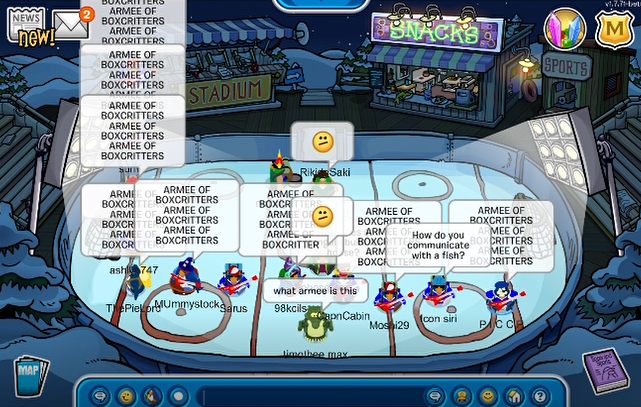Viewport: 641px width, 407px height.
Task: Open the buddy list smiley icon
Action: (487, 396)
